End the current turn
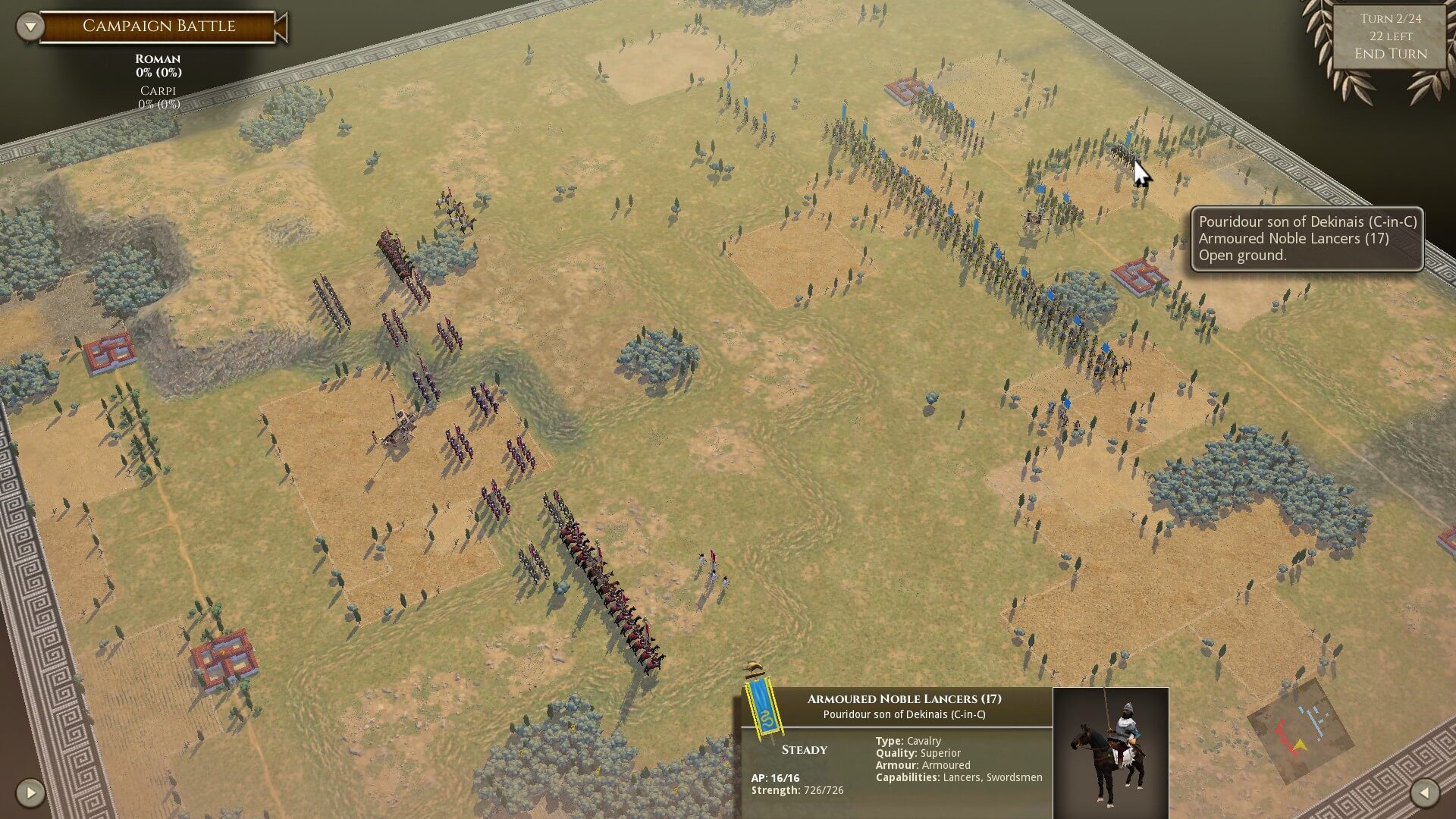 [x=1390, y=54]
